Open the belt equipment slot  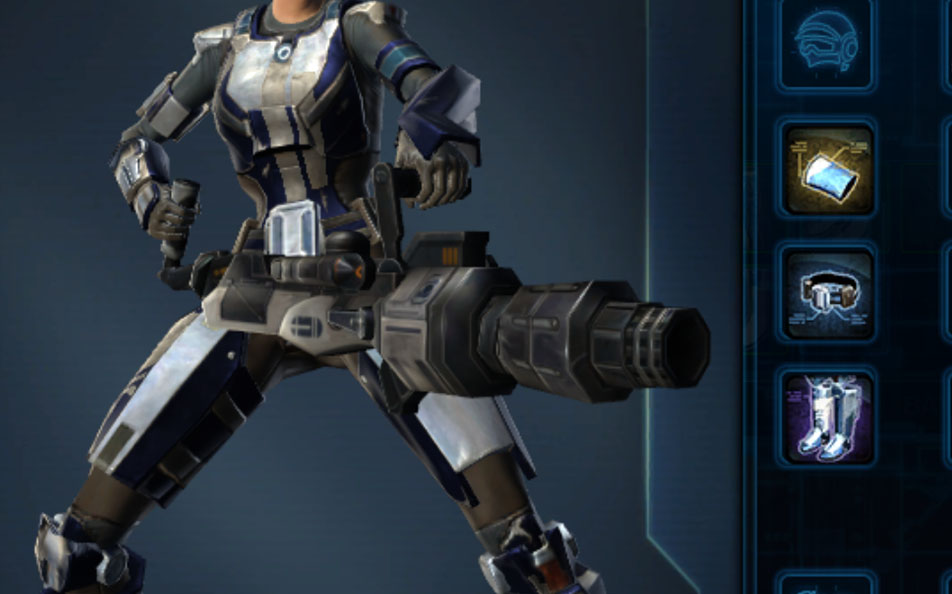827,294
